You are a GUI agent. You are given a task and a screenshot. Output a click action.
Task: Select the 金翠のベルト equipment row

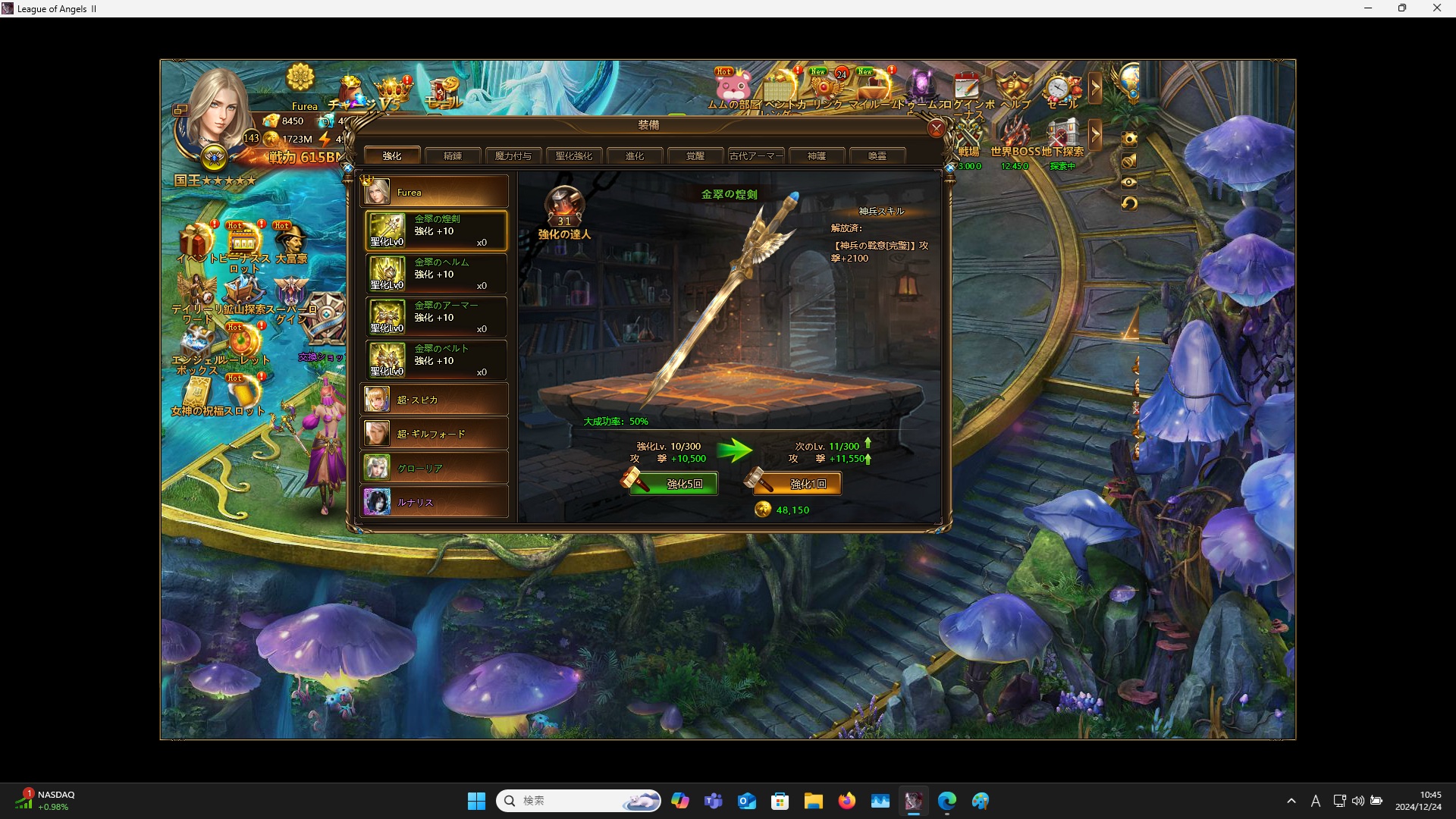[435, 360]
